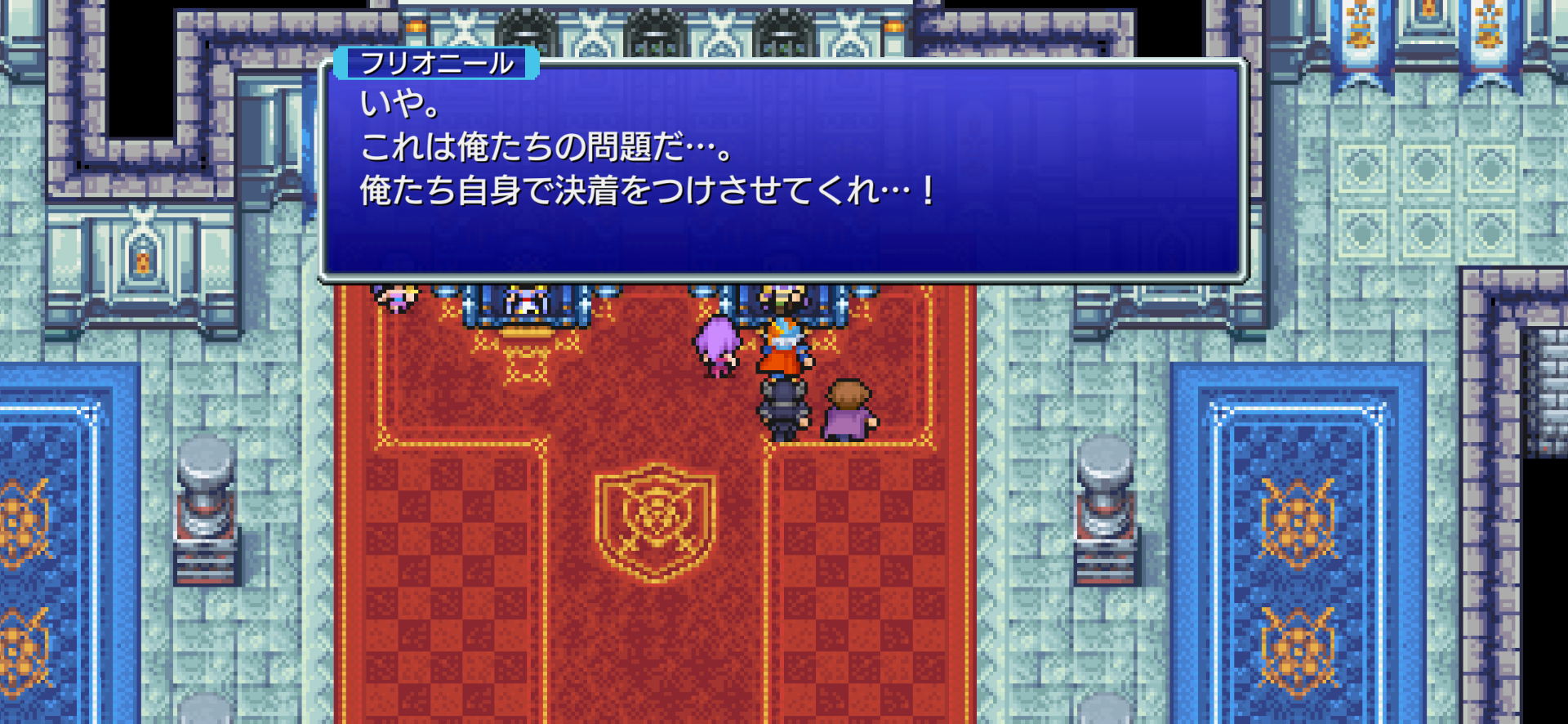The width and height of the screenshot is (1568, 724).
Task: Click the blonde attendant sprite at the upper left
Action: pos(395,297)
